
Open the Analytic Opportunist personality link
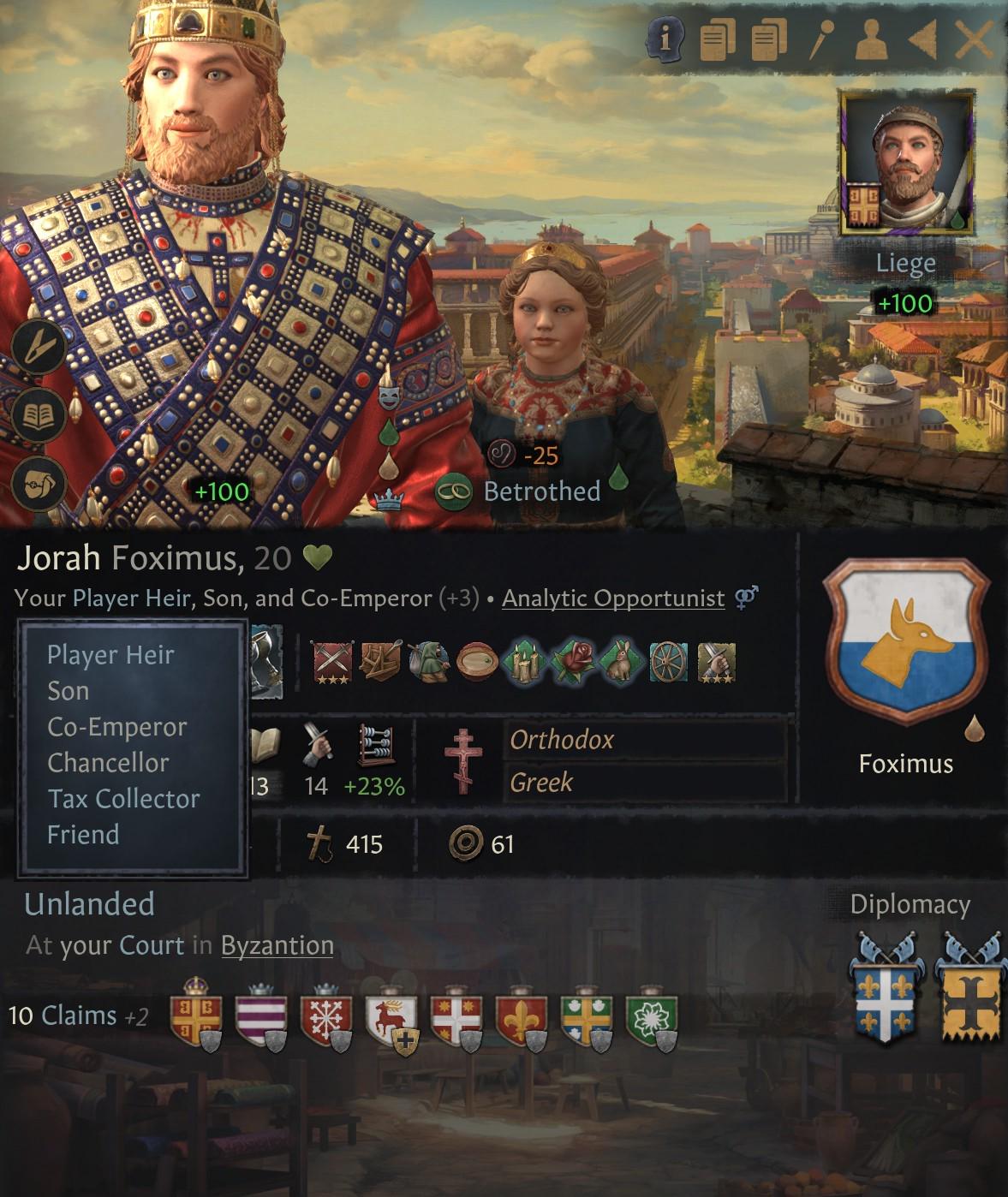click(613, 598)
